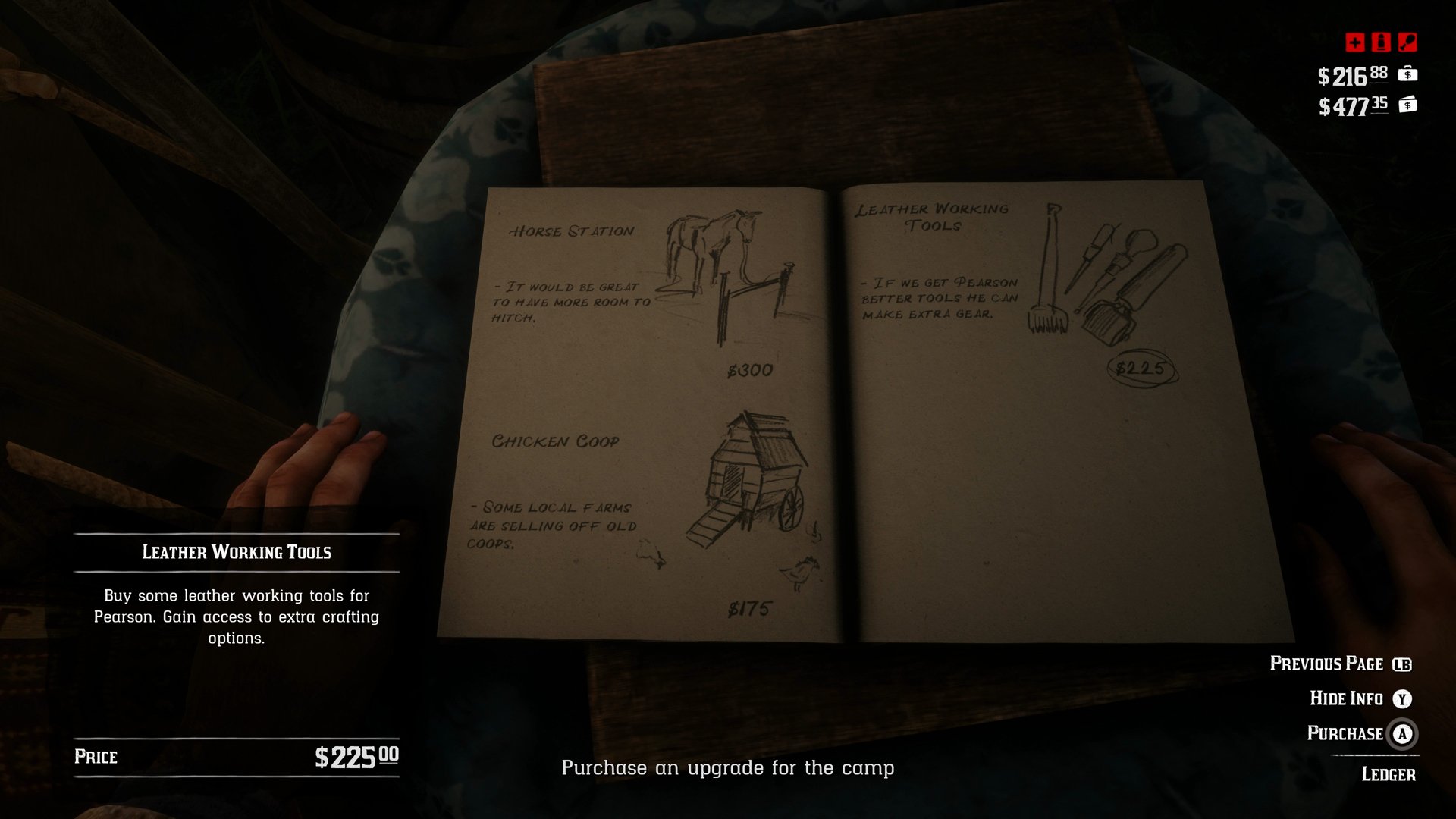This screenshot has height=819, width=1456.
Task: Click the red health cross icon
Action: tap(1355, 43)
